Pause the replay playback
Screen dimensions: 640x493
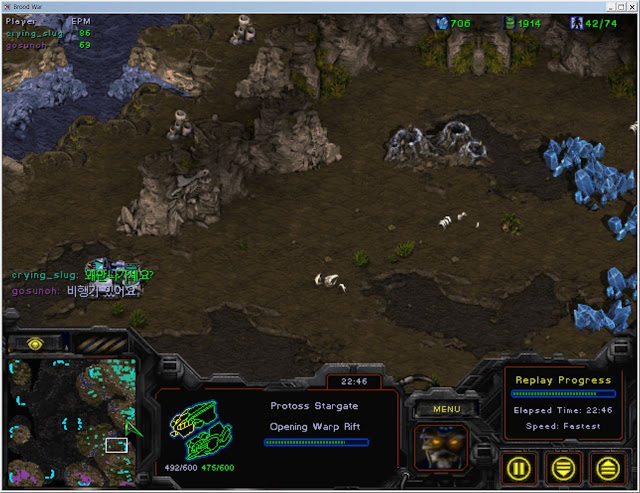point(519,467)
